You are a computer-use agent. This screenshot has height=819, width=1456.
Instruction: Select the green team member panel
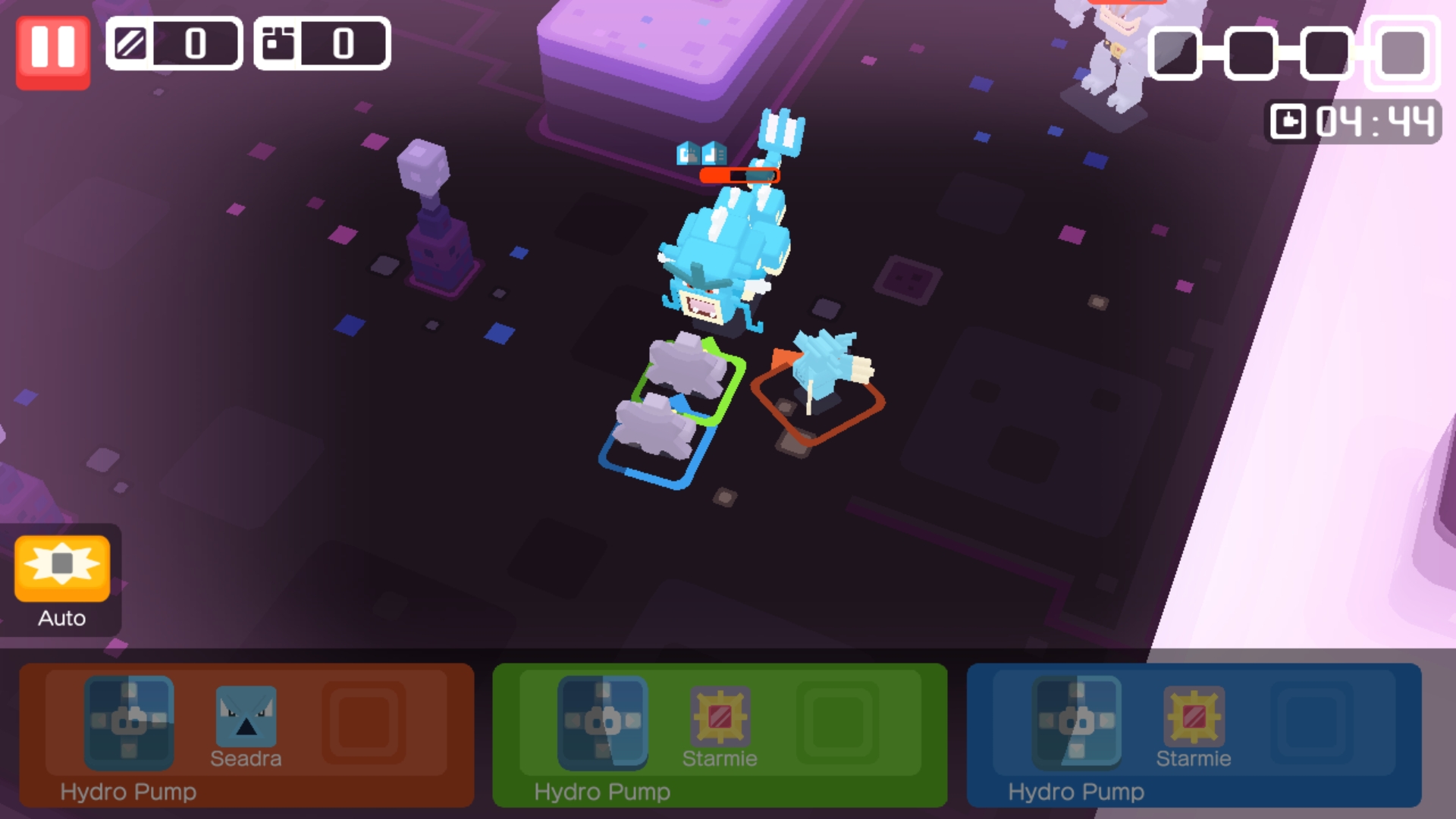tap(720, 736)
